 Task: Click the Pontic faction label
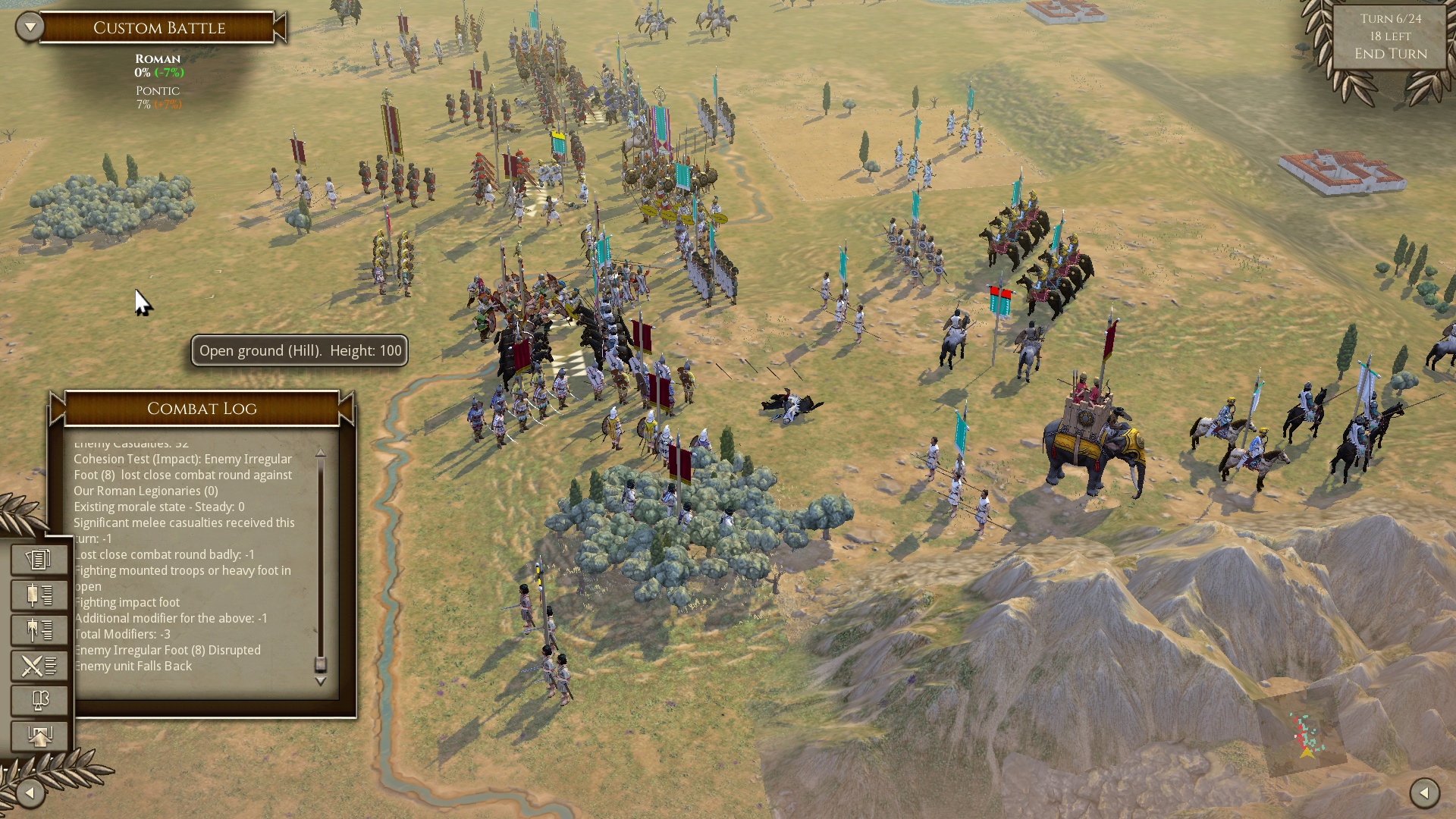point(157,90)
